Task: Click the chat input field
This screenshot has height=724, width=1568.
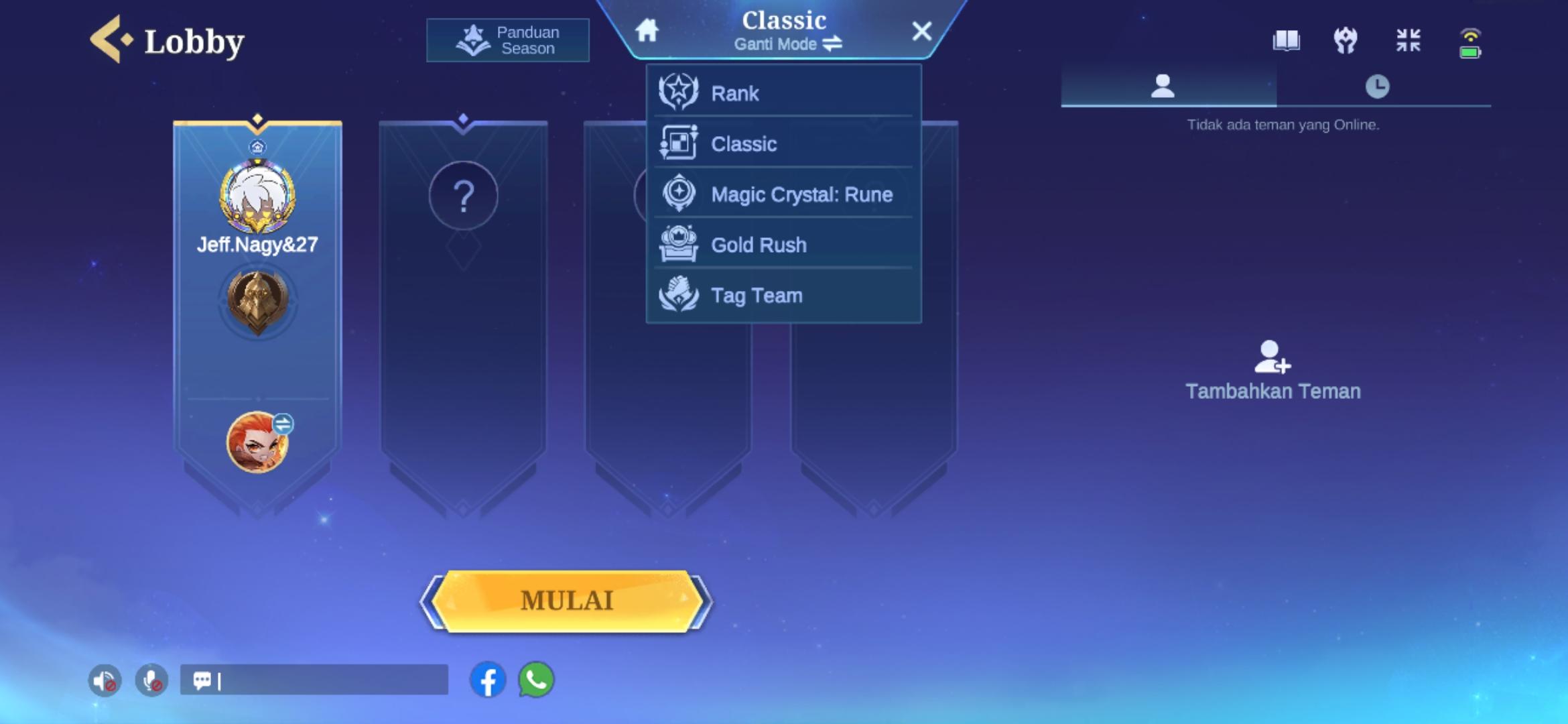Action: point(315,680)
